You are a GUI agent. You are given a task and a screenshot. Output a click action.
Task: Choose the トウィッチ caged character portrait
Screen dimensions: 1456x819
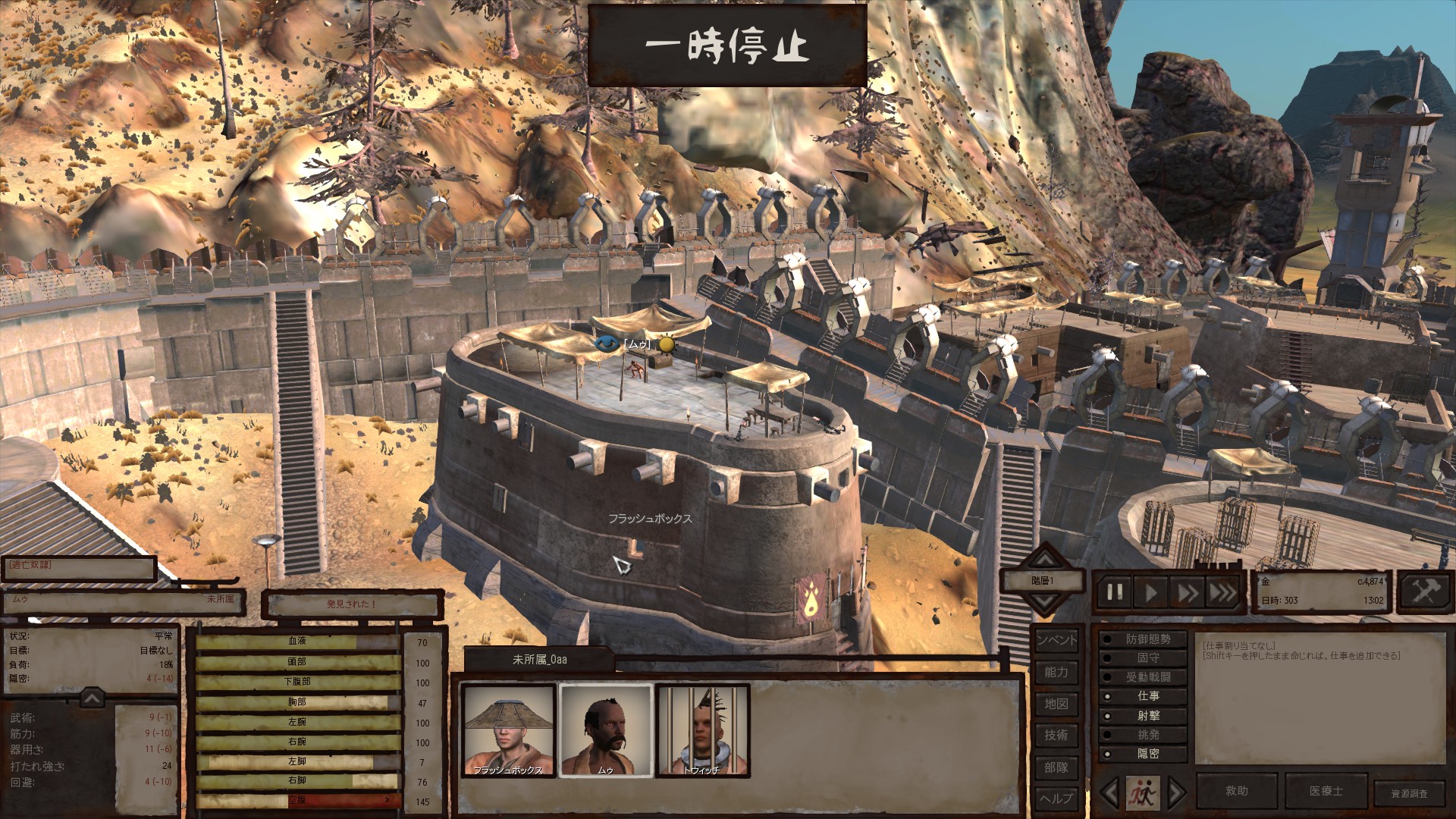[702, 730]
